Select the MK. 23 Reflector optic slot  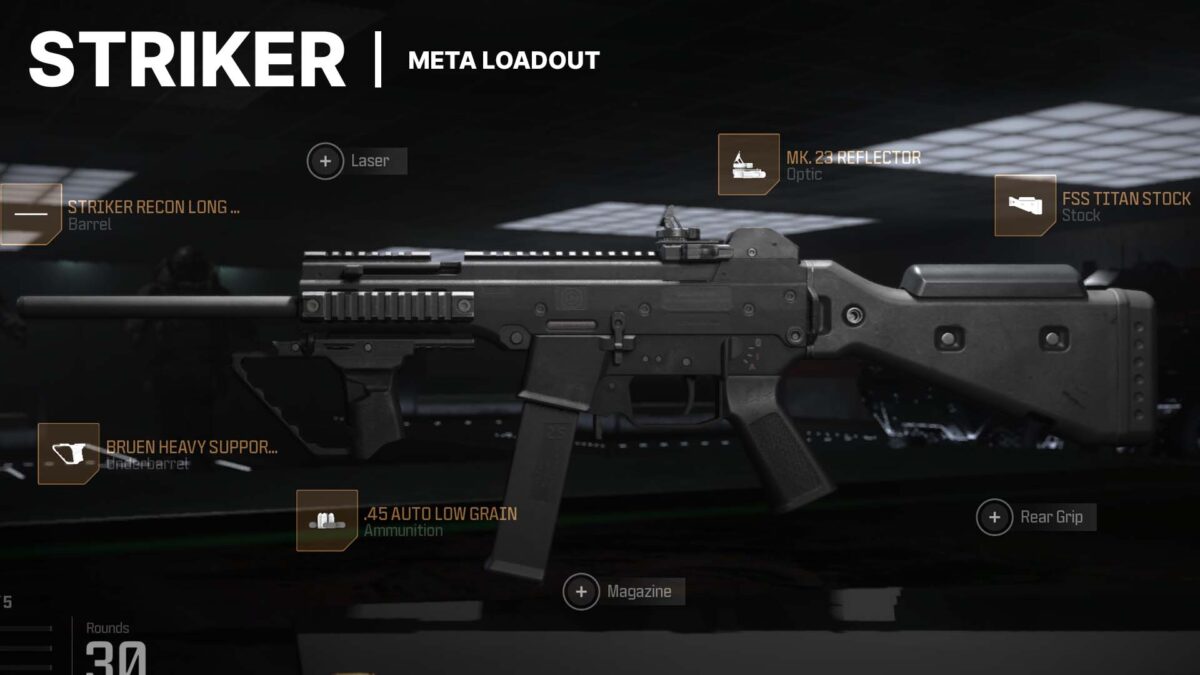click(748, 165)
